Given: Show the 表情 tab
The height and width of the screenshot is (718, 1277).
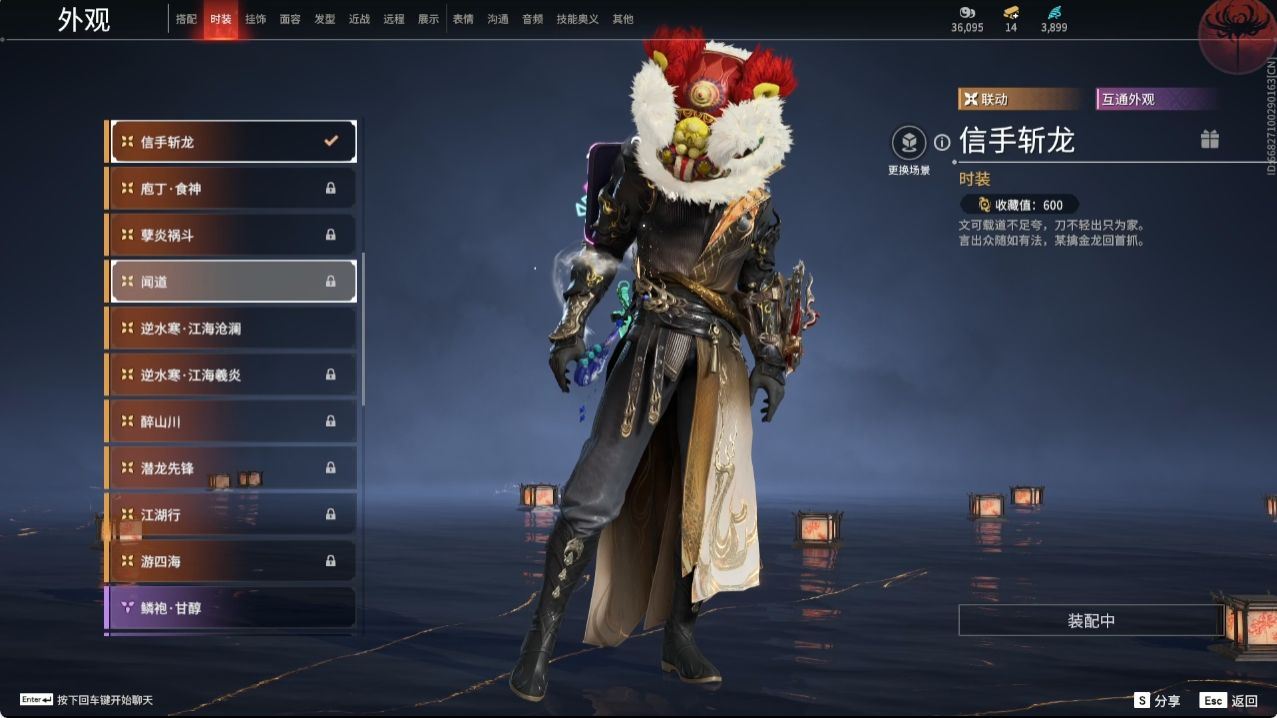Looking at the screenshot, I should pyautogui.click(x=463, y=19).
